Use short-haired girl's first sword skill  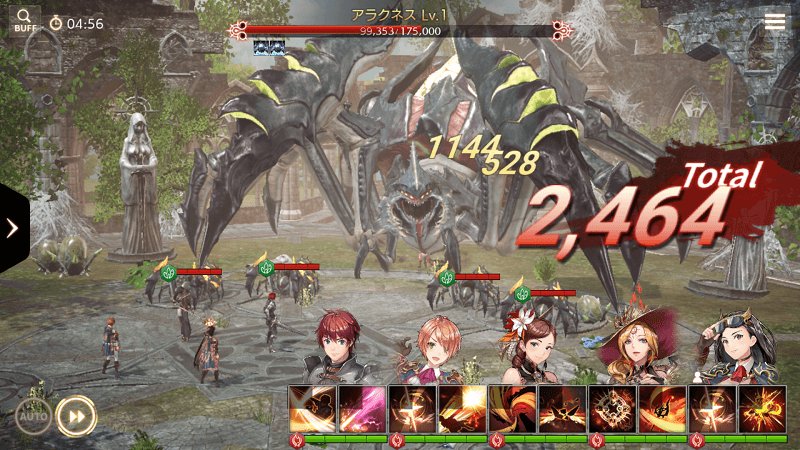[413, 409]
